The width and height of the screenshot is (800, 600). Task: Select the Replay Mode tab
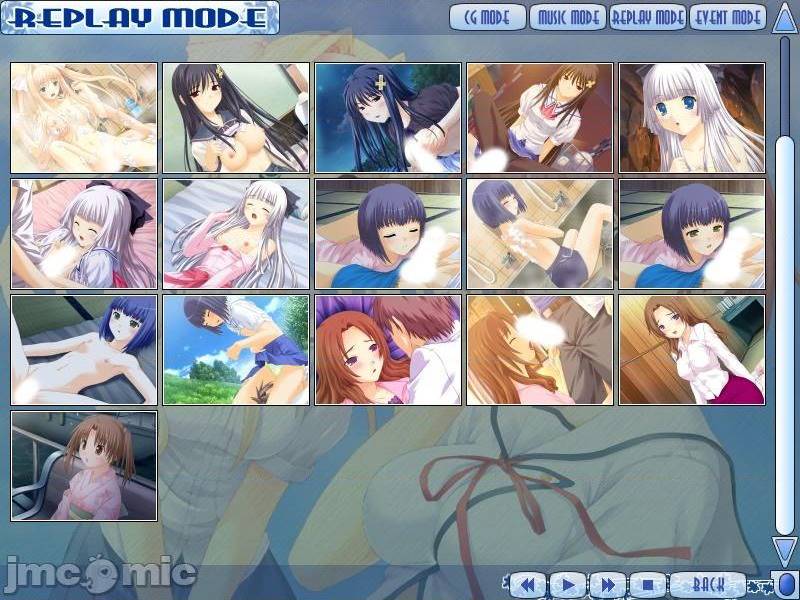click(x=648, y=17)
